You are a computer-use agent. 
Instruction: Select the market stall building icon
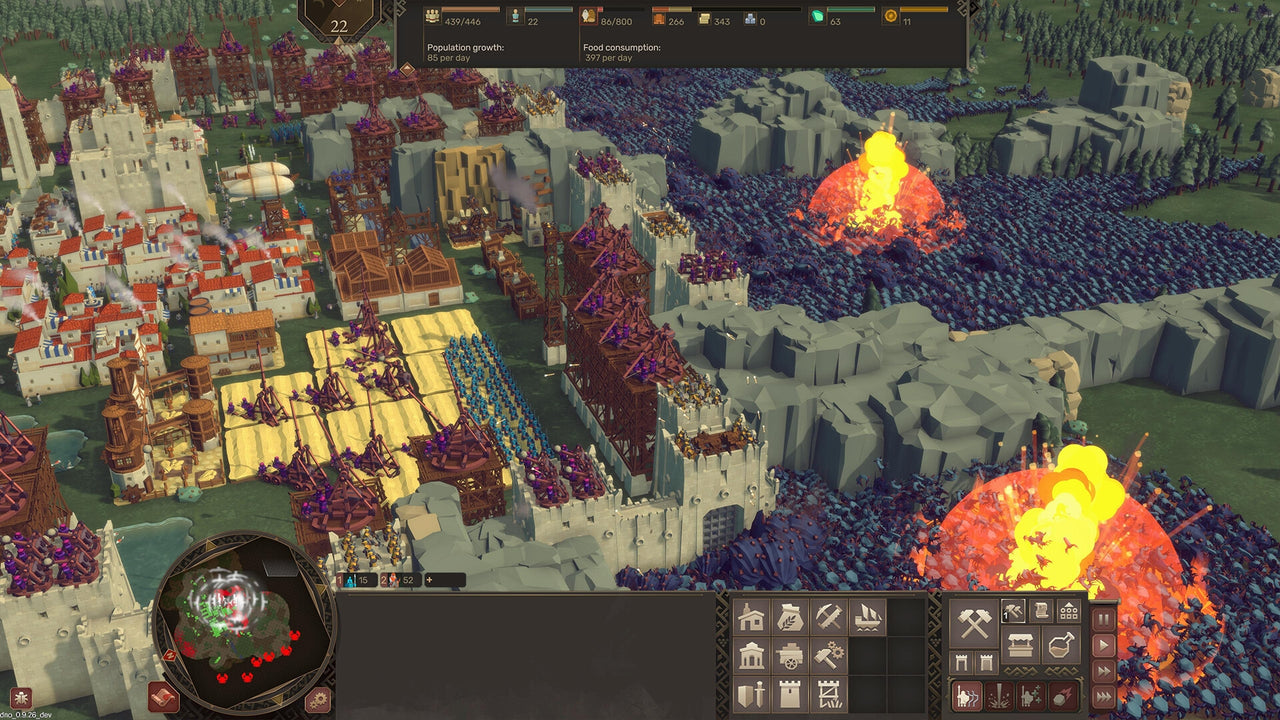click(1022, 644)
